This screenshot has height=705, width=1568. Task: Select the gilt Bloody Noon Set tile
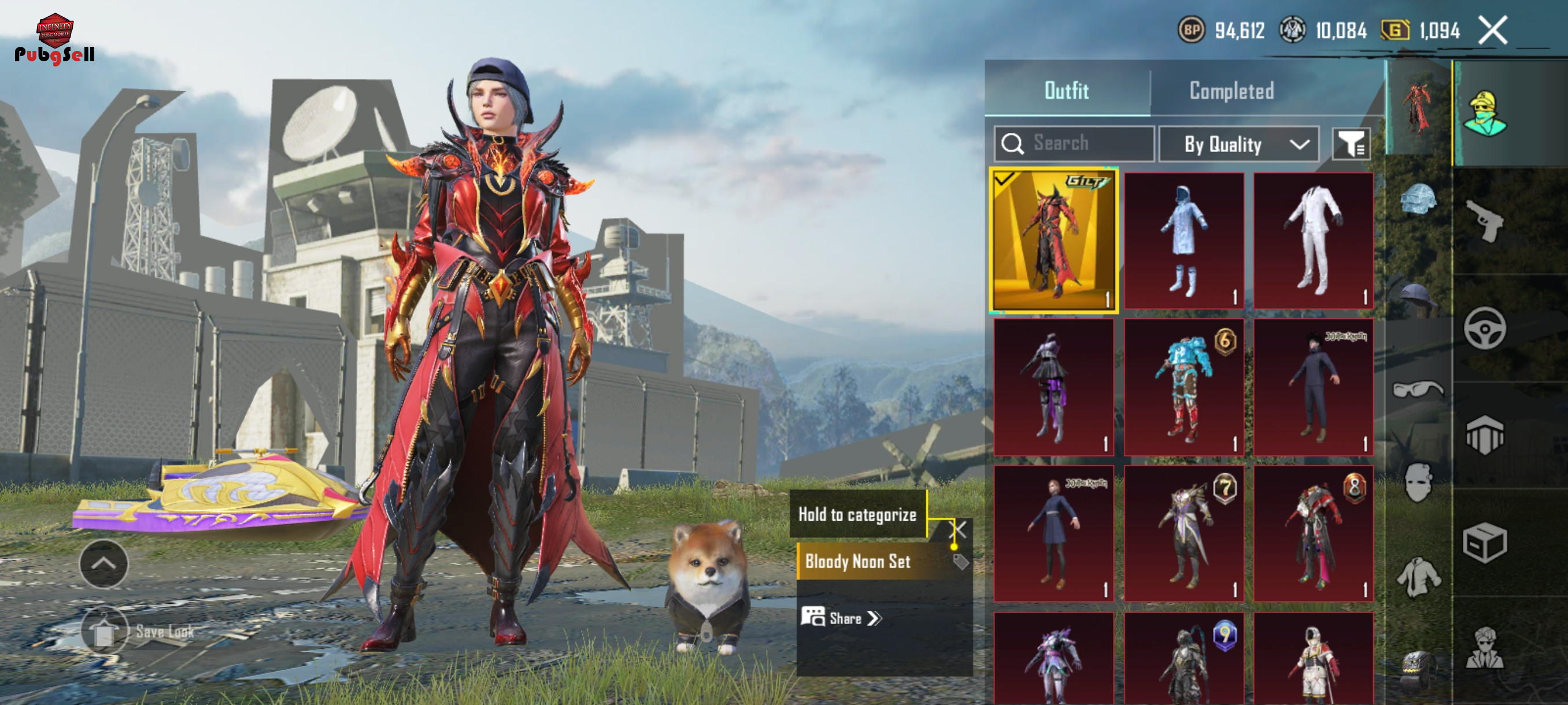coord(1053,240)
